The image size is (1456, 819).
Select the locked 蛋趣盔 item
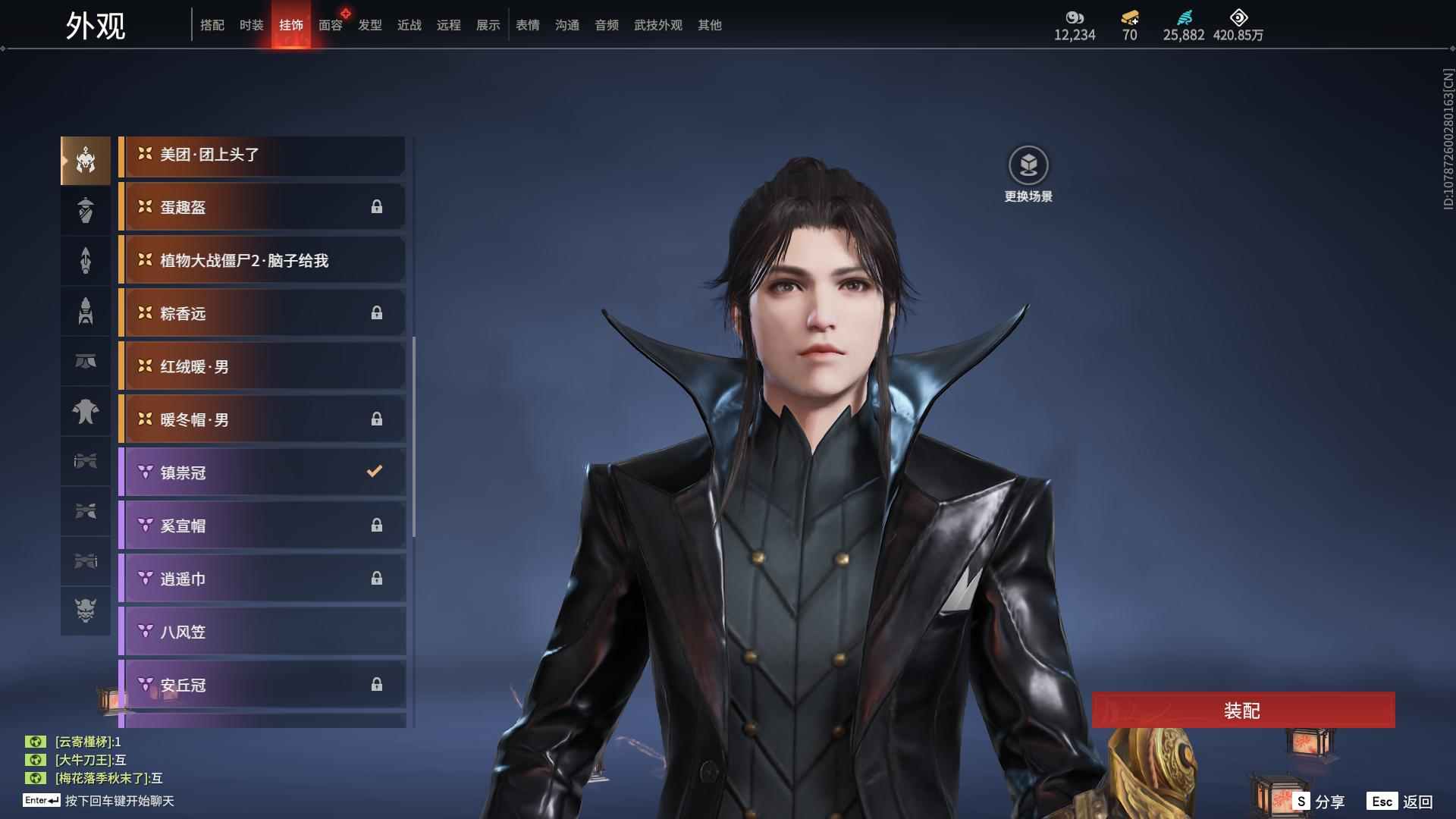[x=262, y=208]
